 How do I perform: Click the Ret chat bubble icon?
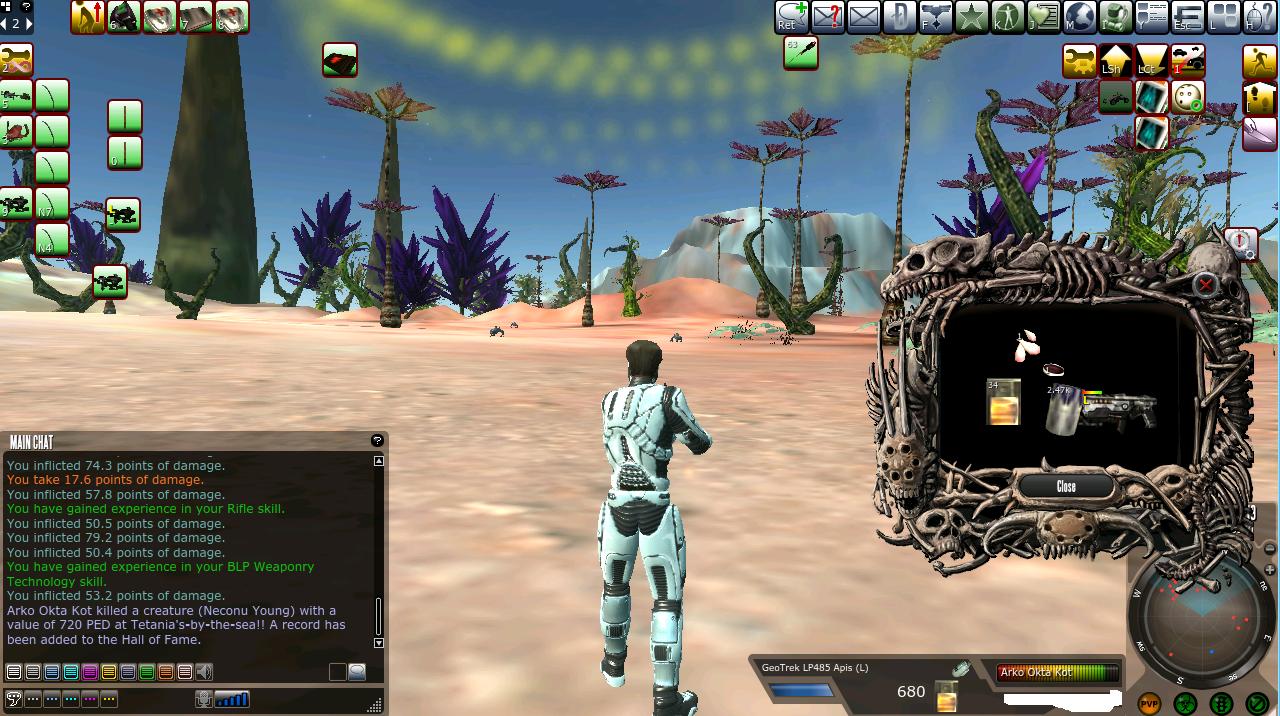790,16
